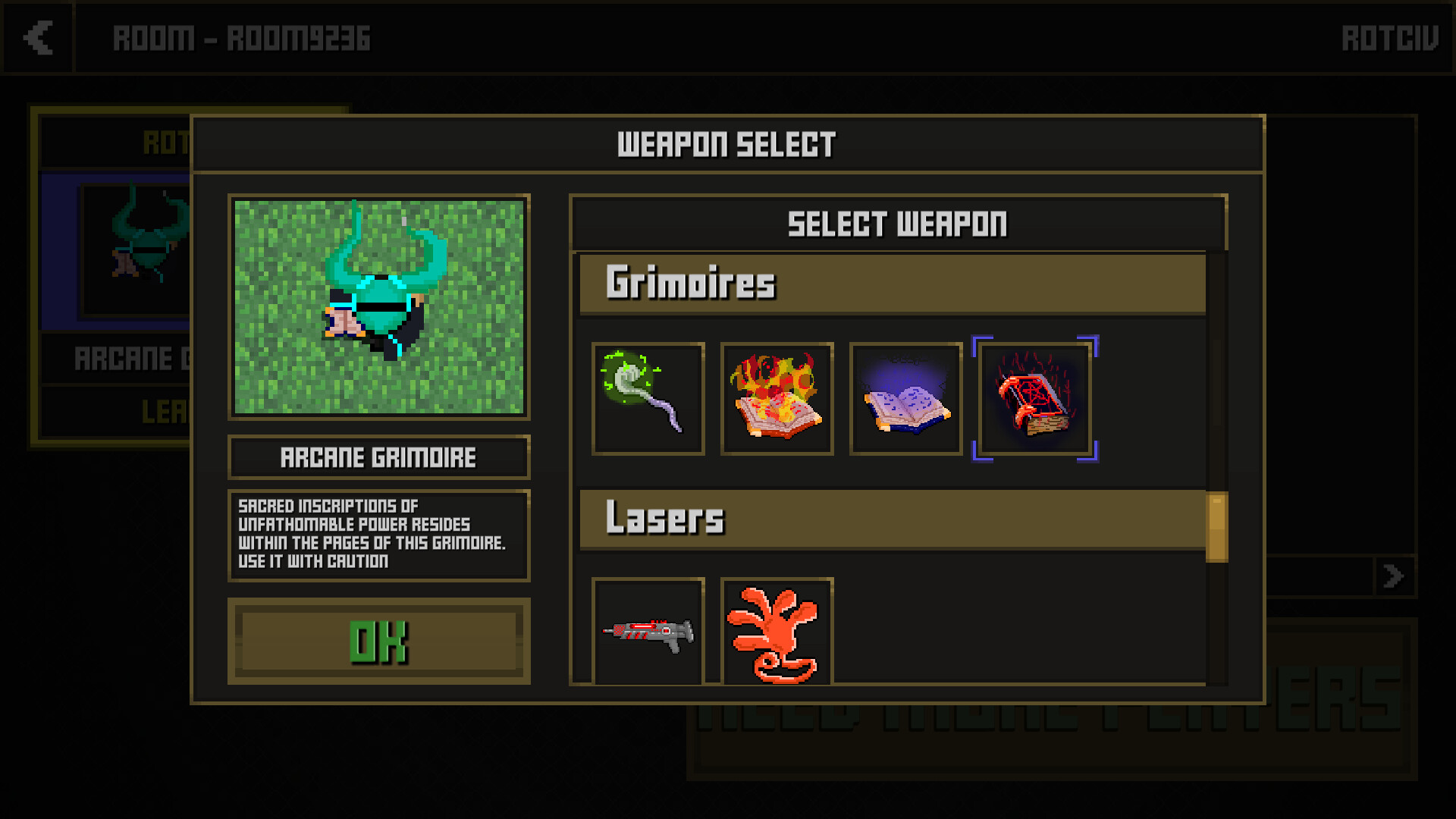Choose the flaming grimoire weapon icon
1456x819 pixels.
click(777, 398)
